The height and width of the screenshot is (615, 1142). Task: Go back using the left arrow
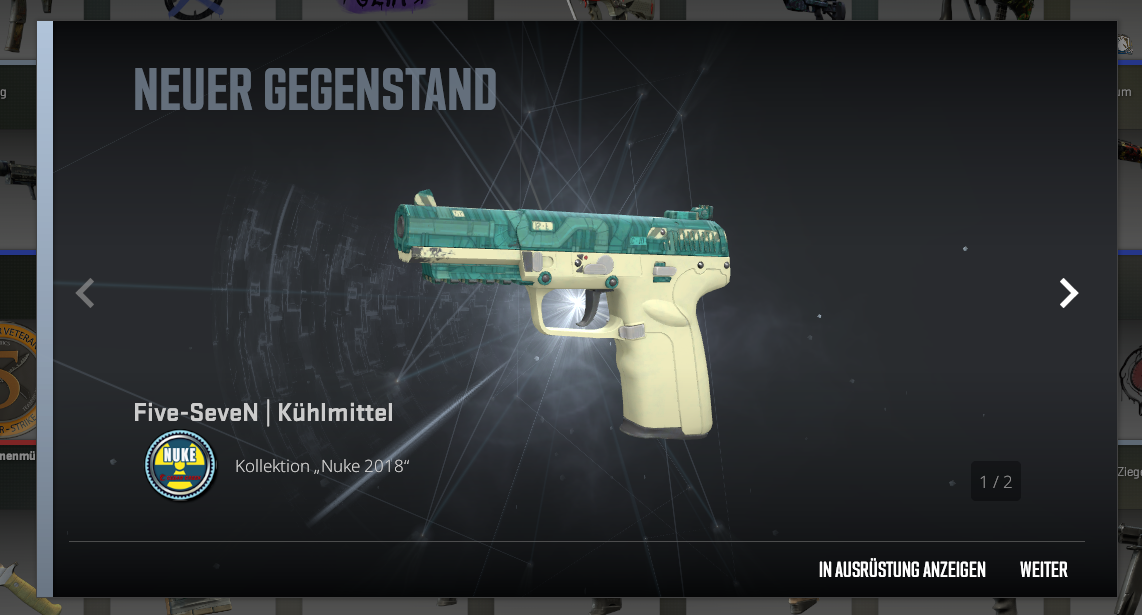[x=85, y=293]
